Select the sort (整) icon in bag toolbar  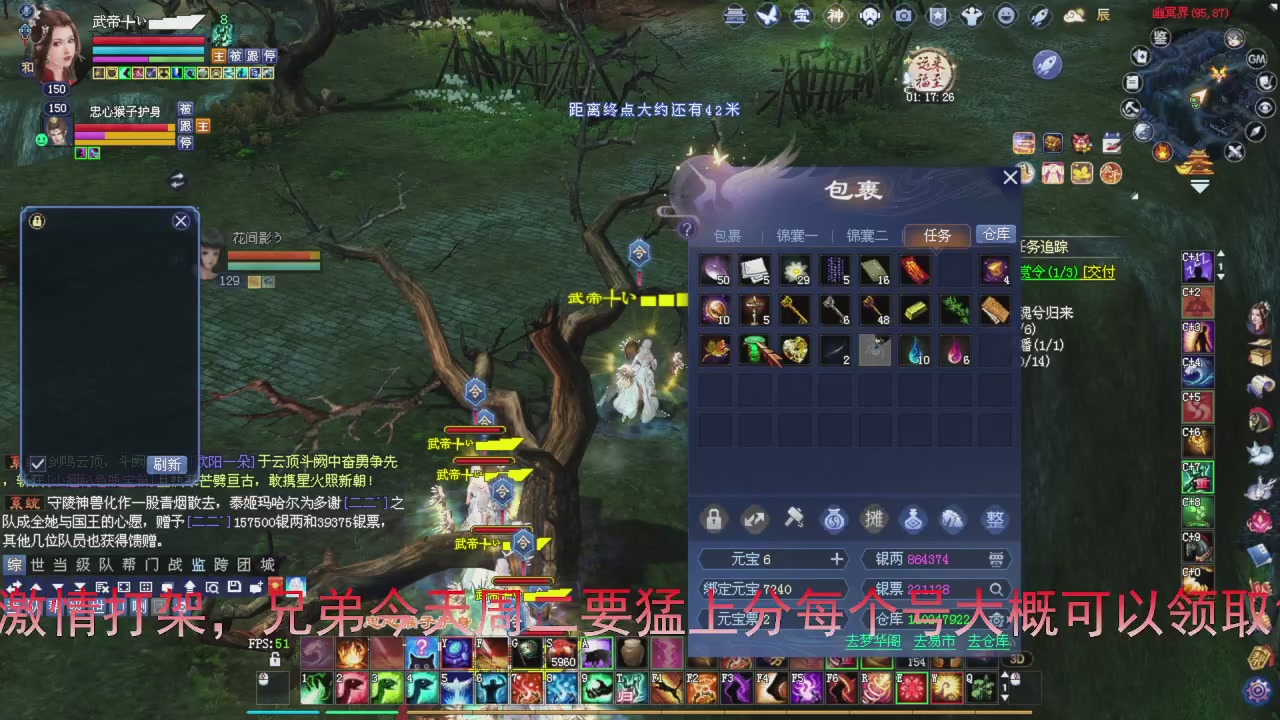tap(994, 519)
